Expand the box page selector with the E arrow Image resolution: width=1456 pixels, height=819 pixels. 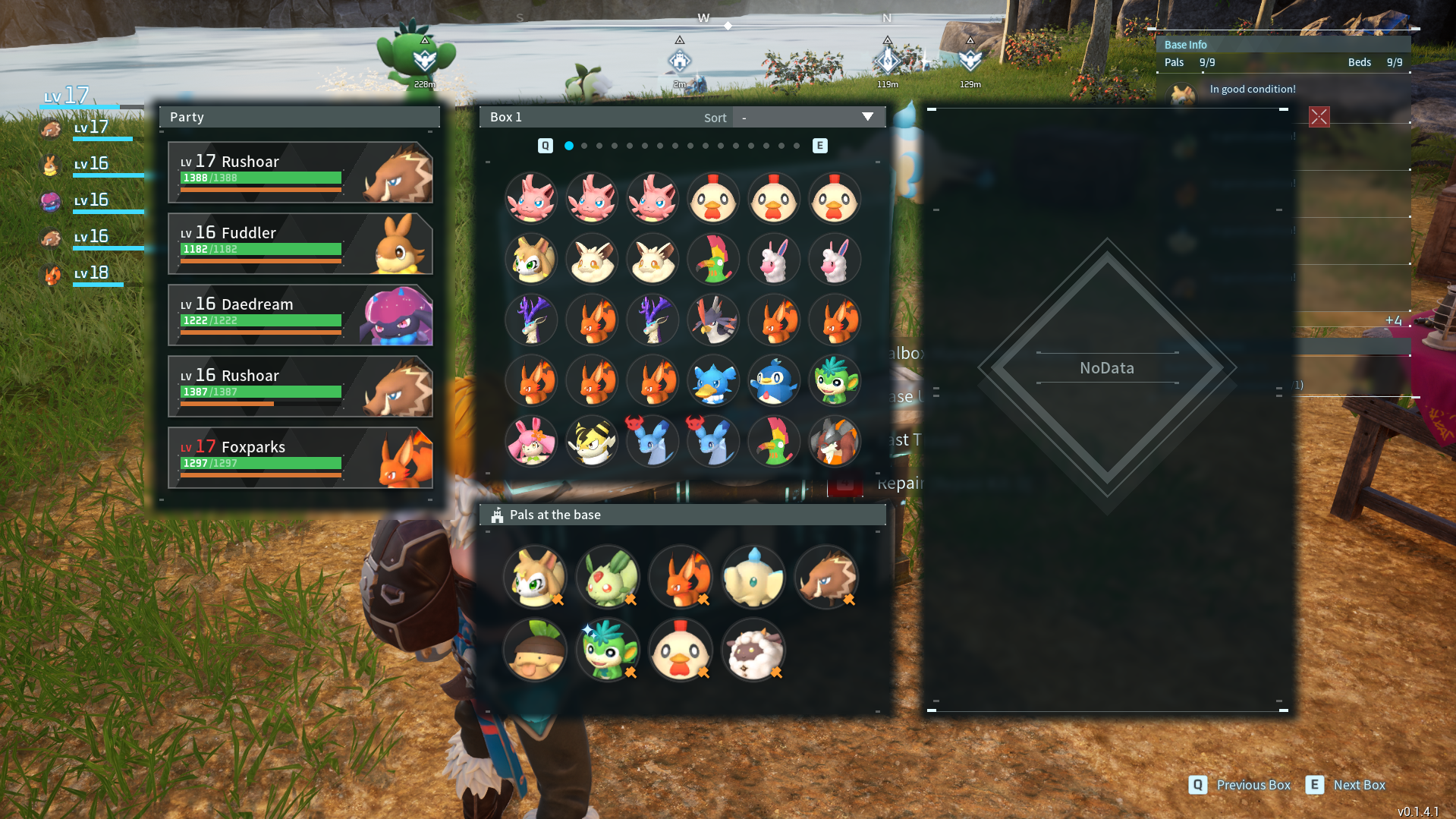pos(819,145)
